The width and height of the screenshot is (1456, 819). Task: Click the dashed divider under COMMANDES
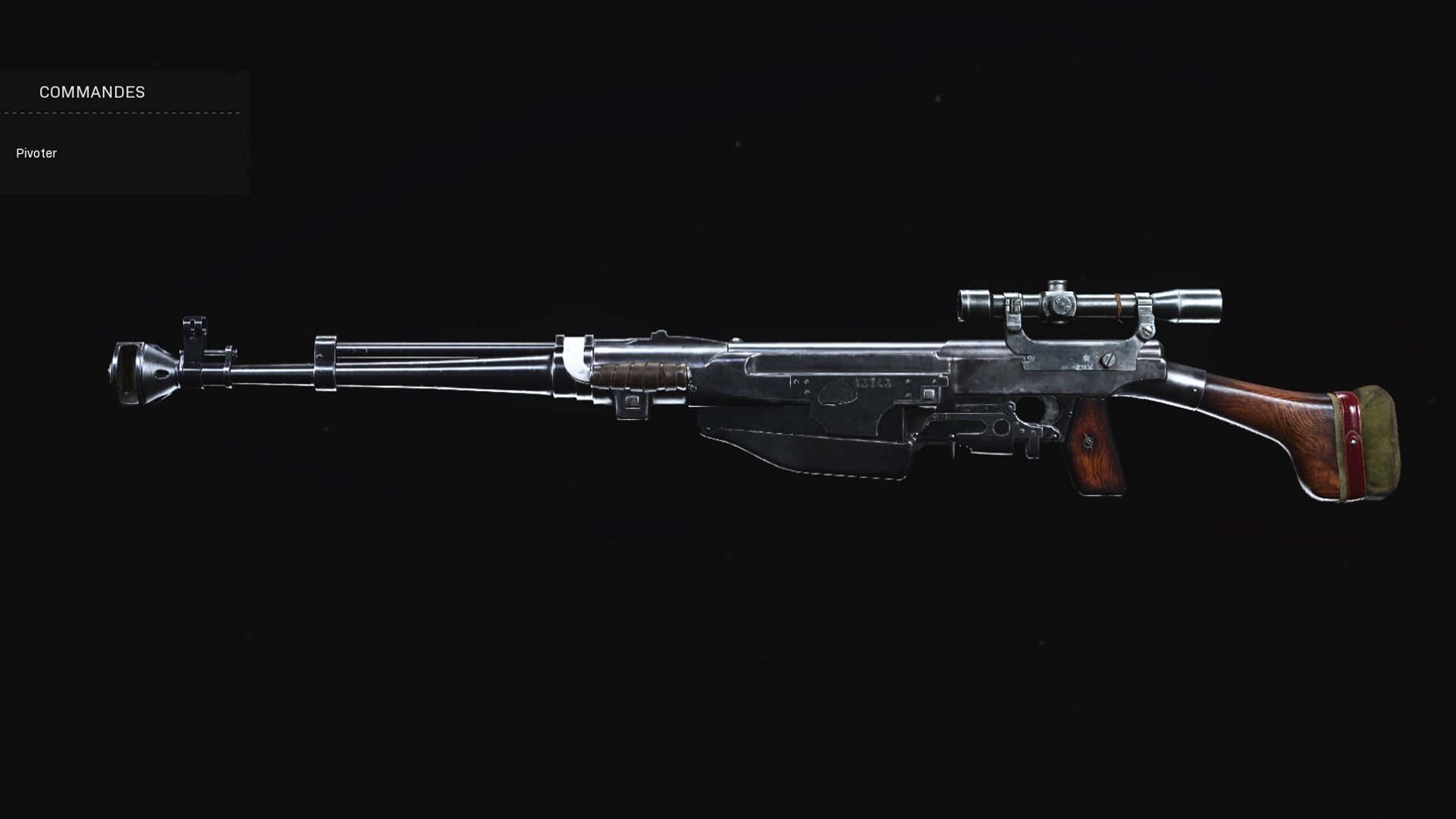pyautogui.click(x=121, y=111)
